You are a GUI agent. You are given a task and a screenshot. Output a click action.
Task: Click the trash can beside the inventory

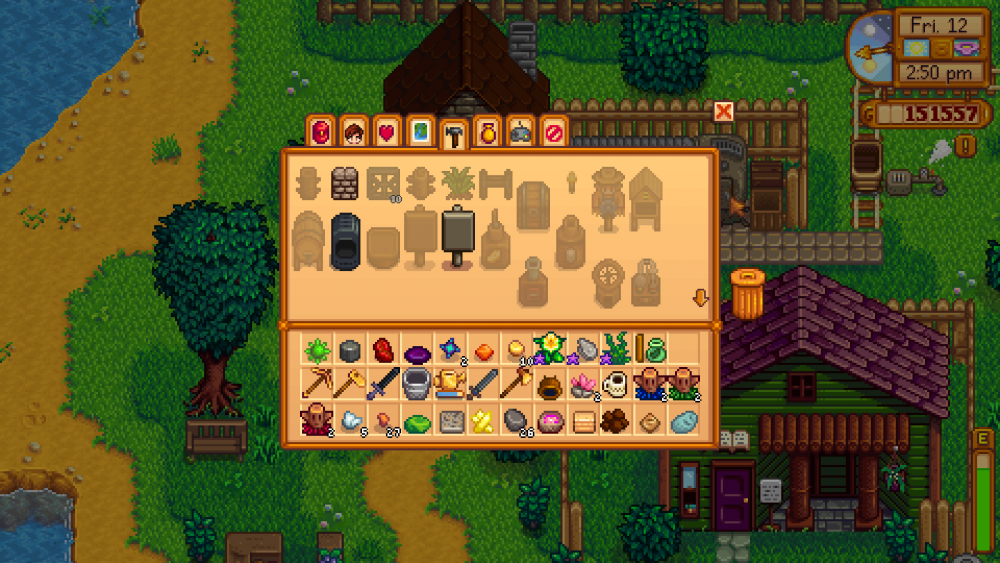coord(747,293)
